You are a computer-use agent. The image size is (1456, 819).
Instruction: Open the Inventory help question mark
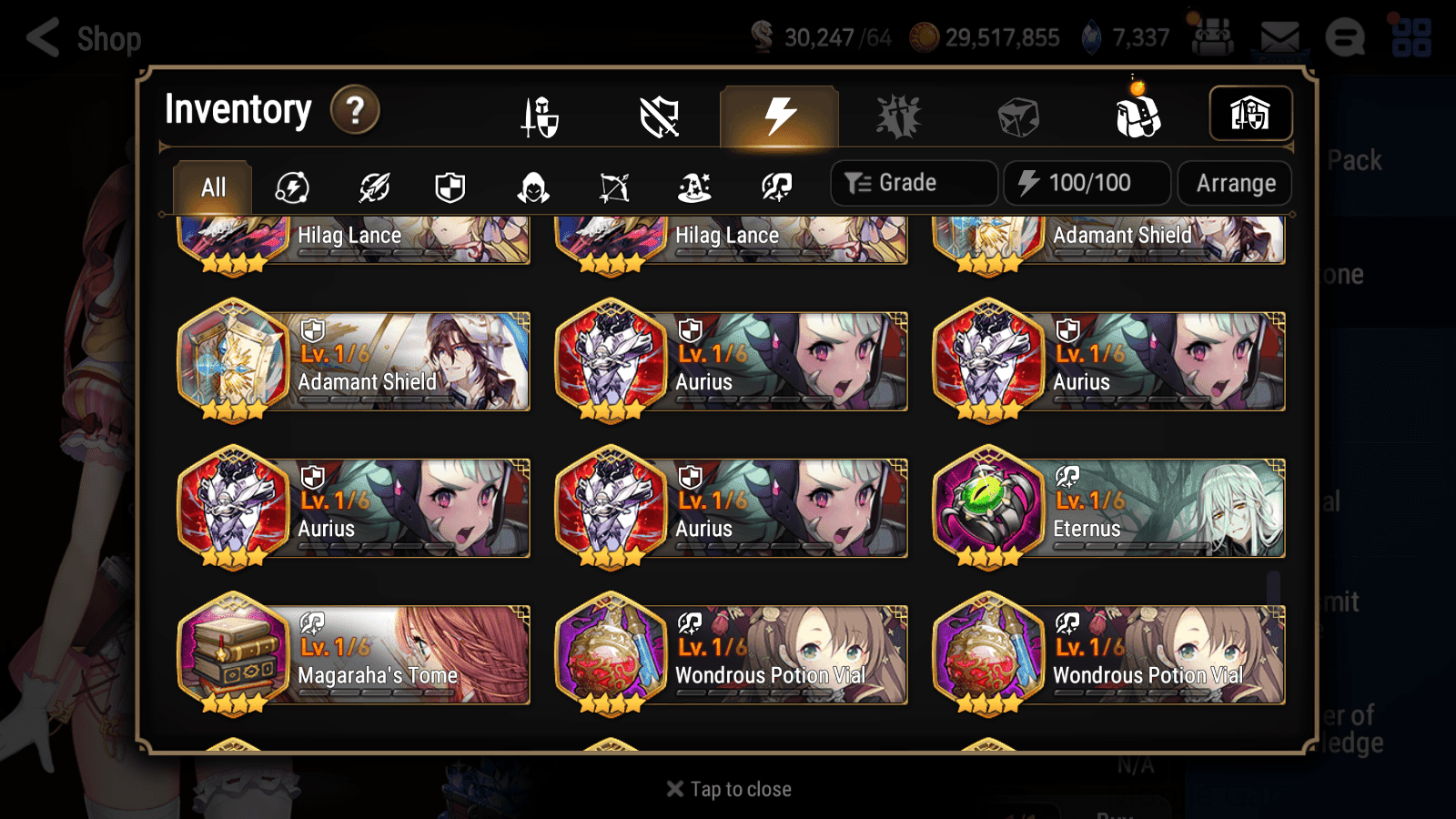coord(354,110)
